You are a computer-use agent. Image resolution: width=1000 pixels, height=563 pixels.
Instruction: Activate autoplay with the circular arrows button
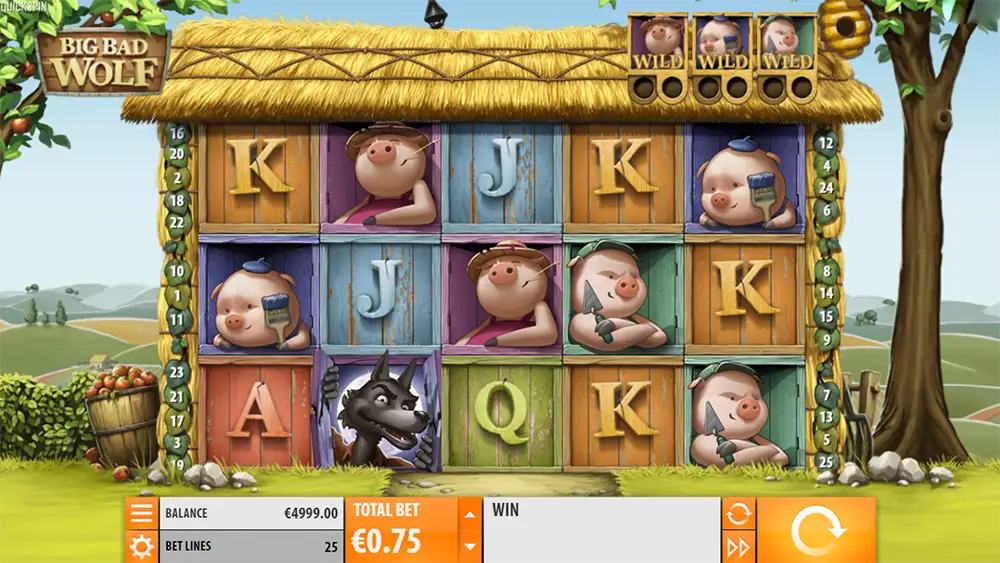[738, 514]
